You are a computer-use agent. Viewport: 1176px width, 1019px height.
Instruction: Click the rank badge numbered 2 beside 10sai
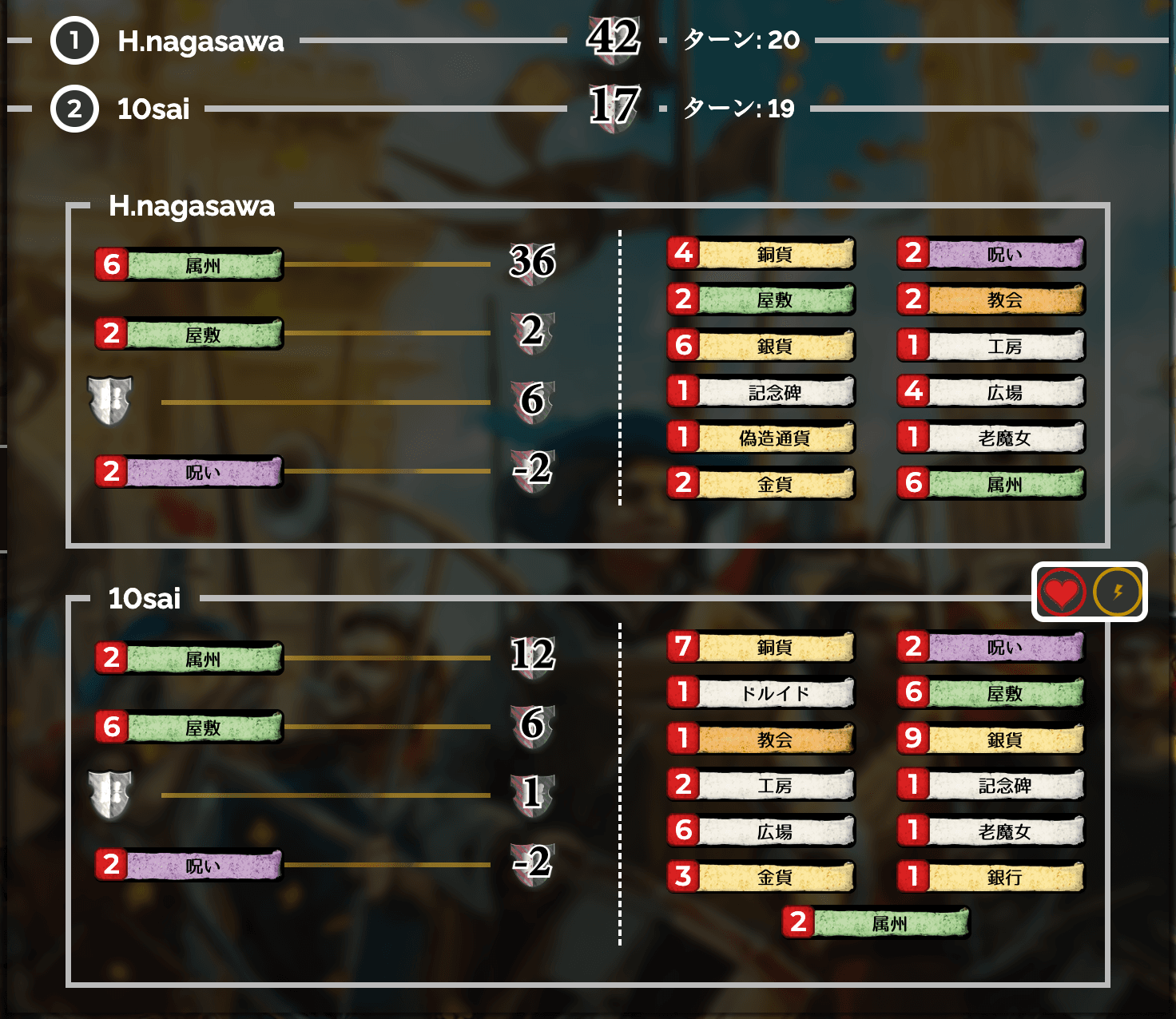[74, 109]
